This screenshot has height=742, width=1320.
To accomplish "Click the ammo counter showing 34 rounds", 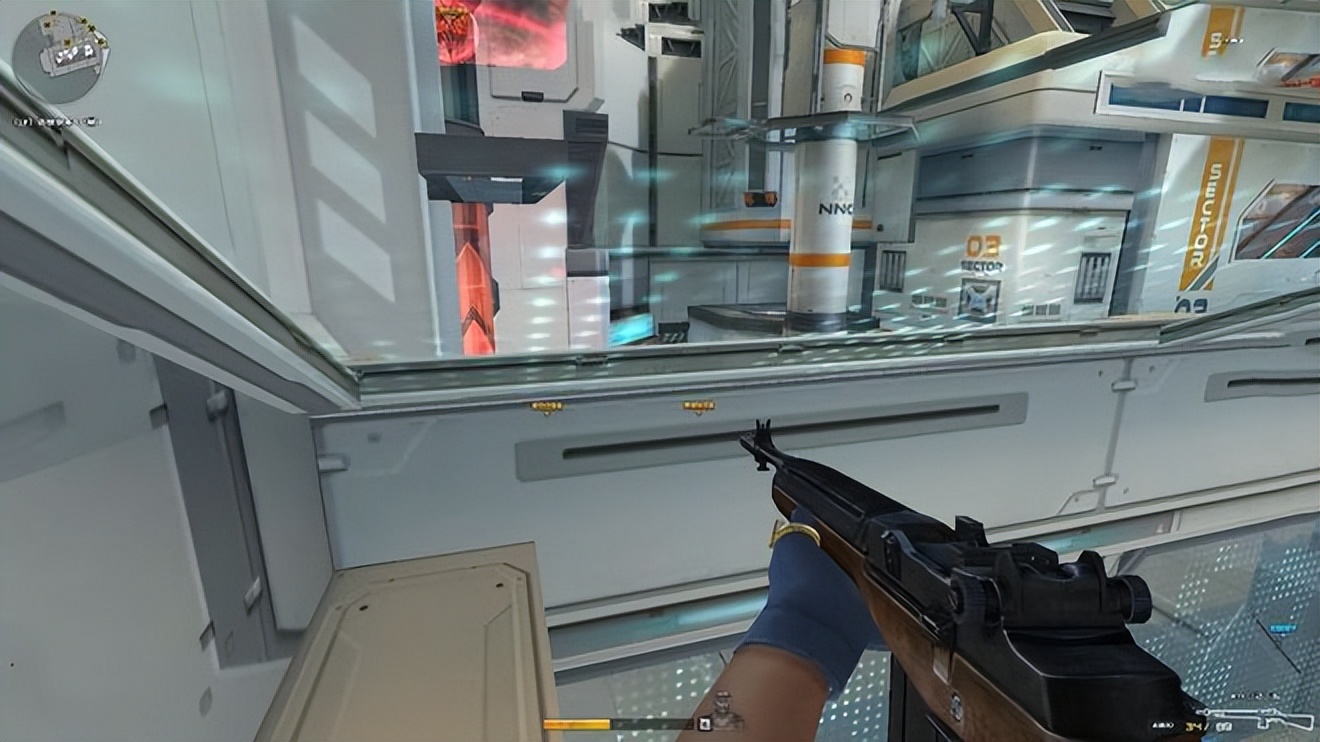I will click(1194, 725).
